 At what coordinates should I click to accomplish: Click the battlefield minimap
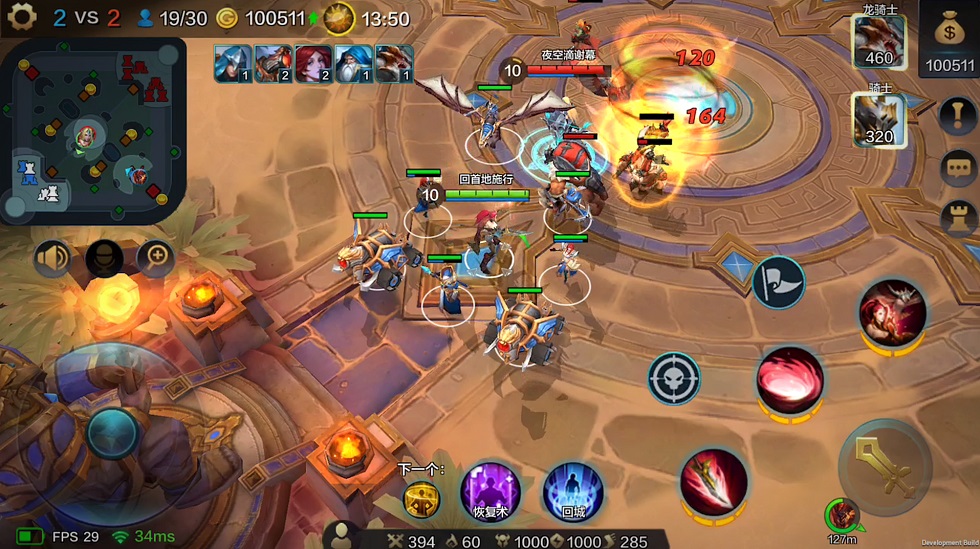coord(93,130)
